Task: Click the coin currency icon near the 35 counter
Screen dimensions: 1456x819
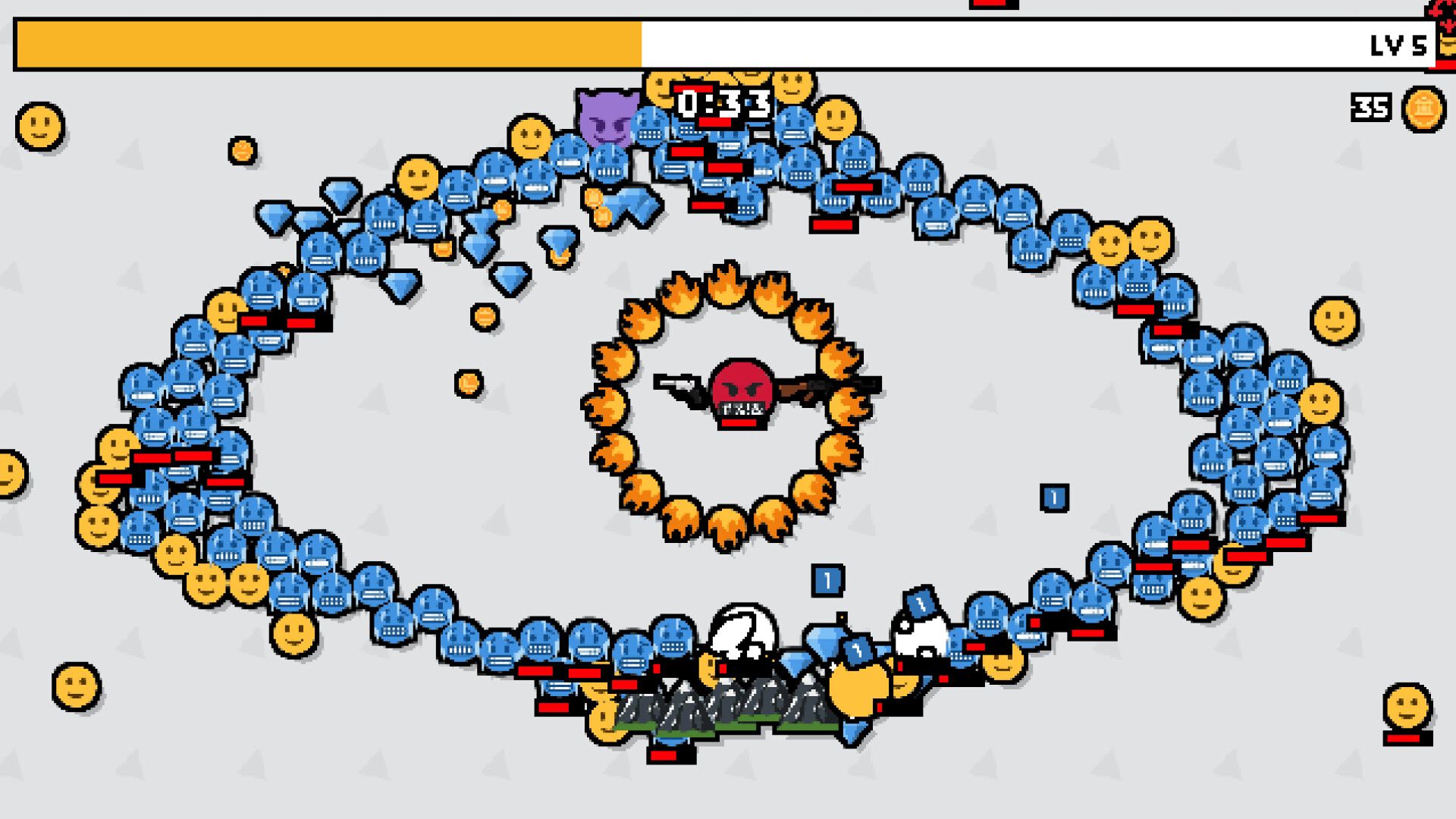Action: coord(1421,108)
